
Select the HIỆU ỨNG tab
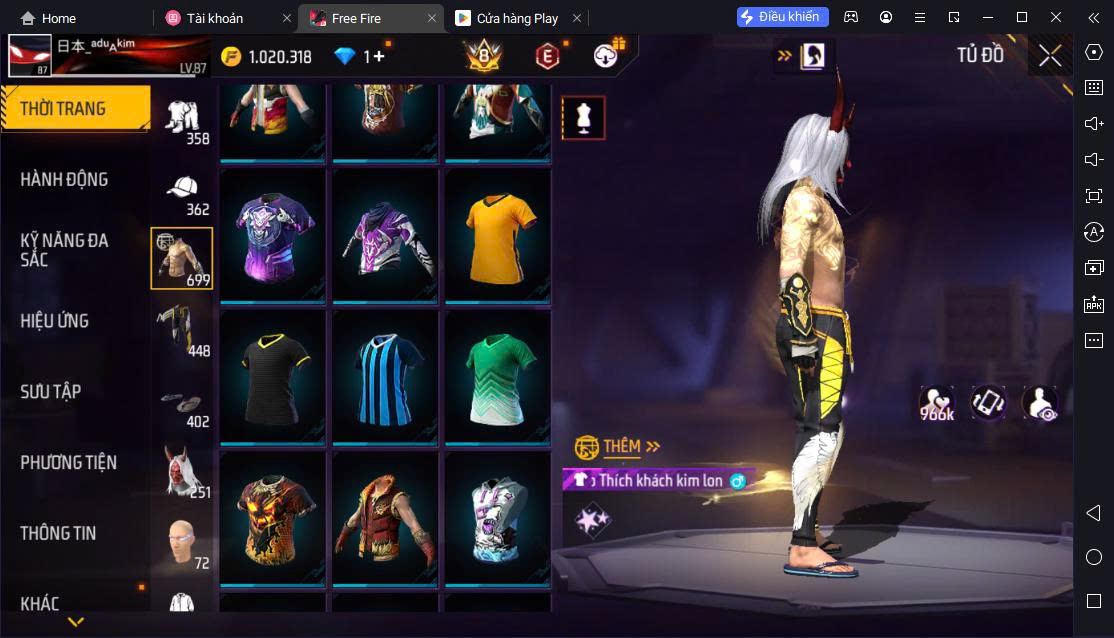coord(55,321)
